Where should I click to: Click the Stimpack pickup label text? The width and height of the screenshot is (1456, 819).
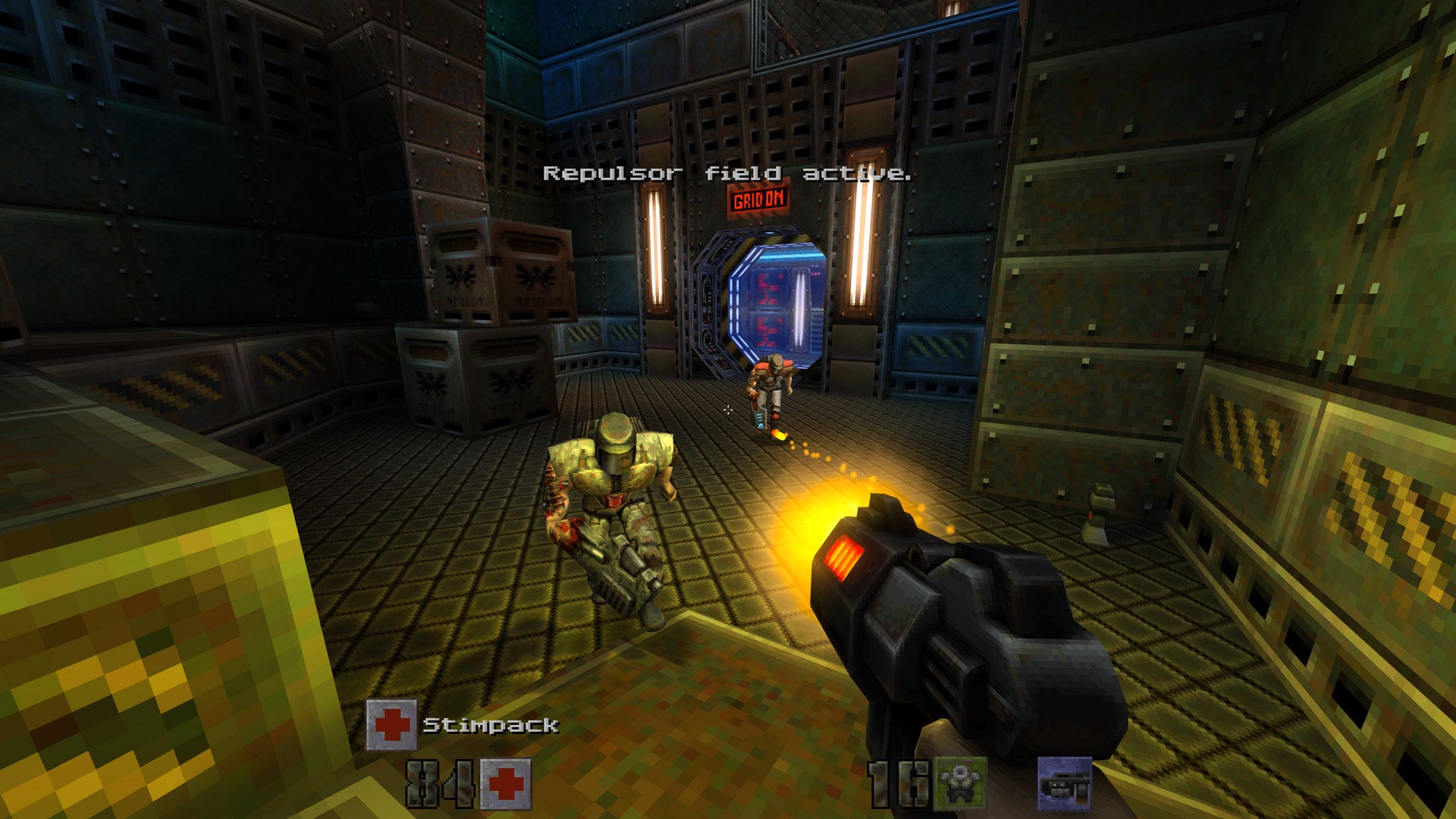click(490, 724)
